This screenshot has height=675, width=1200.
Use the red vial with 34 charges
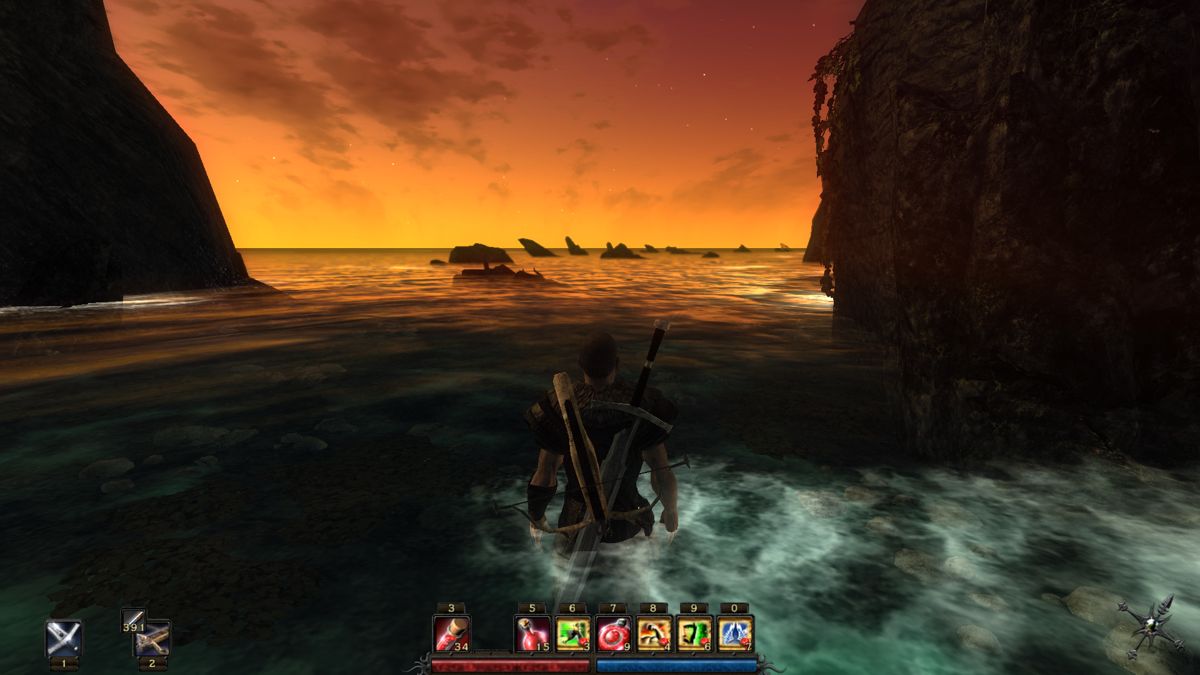point(451,633)
